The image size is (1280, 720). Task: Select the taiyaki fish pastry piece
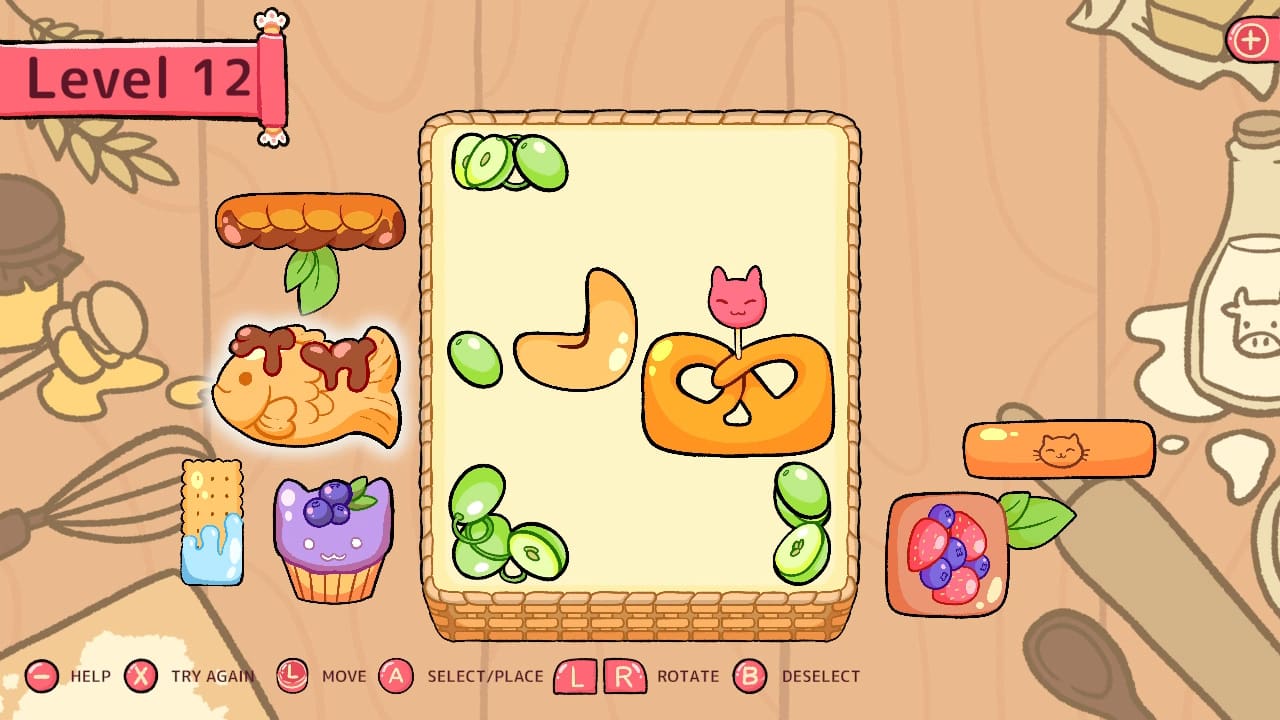[x=305, y=385]
